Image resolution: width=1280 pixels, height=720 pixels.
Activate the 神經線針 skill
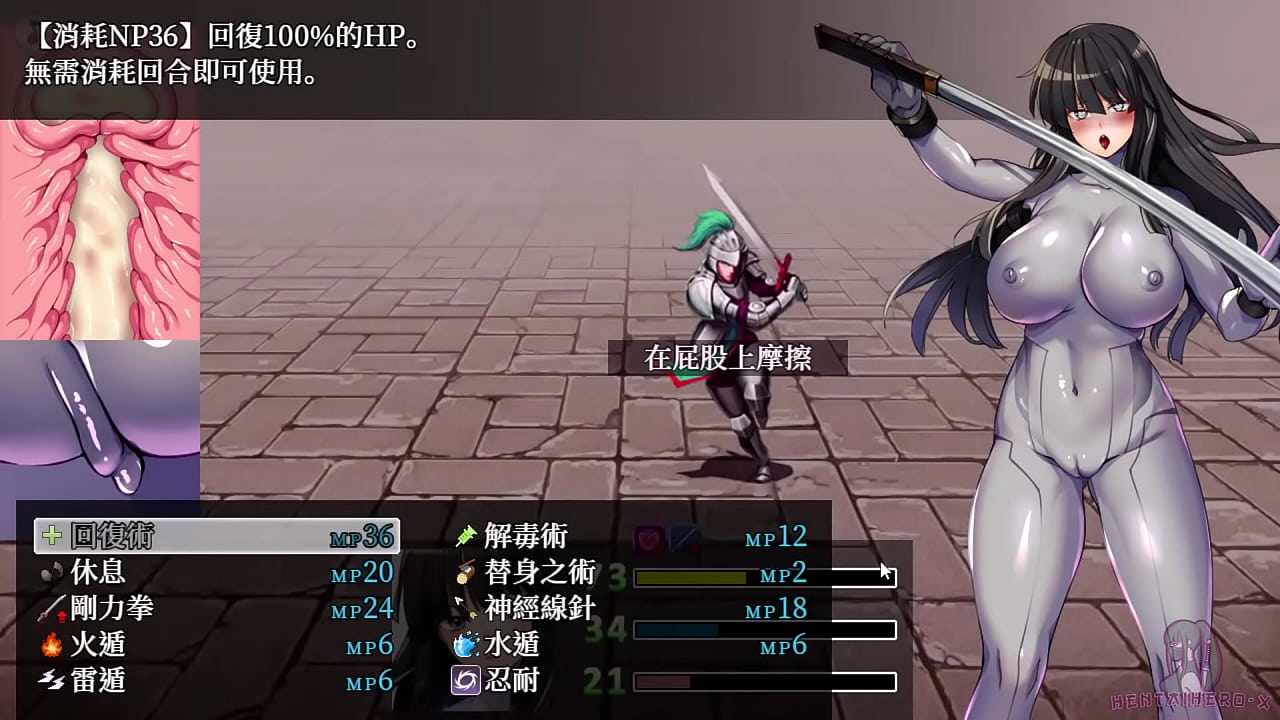(630, 608)
